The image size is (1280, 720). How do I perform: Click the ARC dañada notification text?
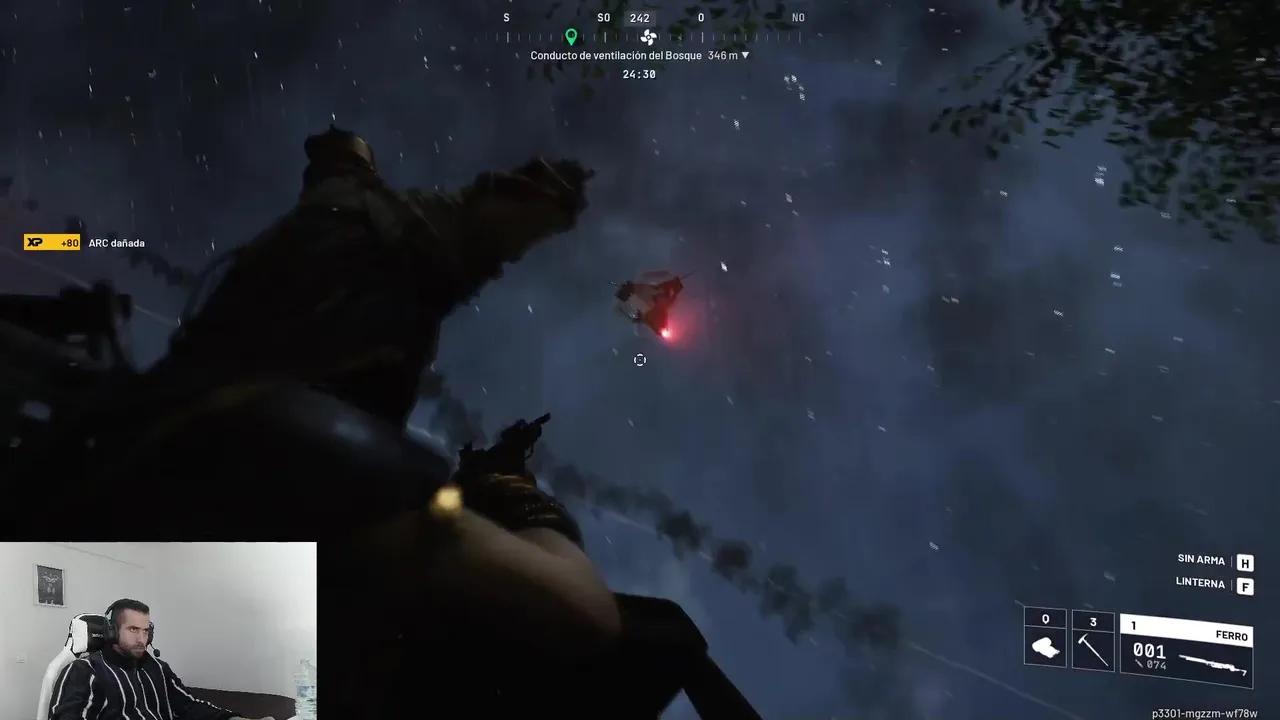pyautogui.click(x=116, y=242)
